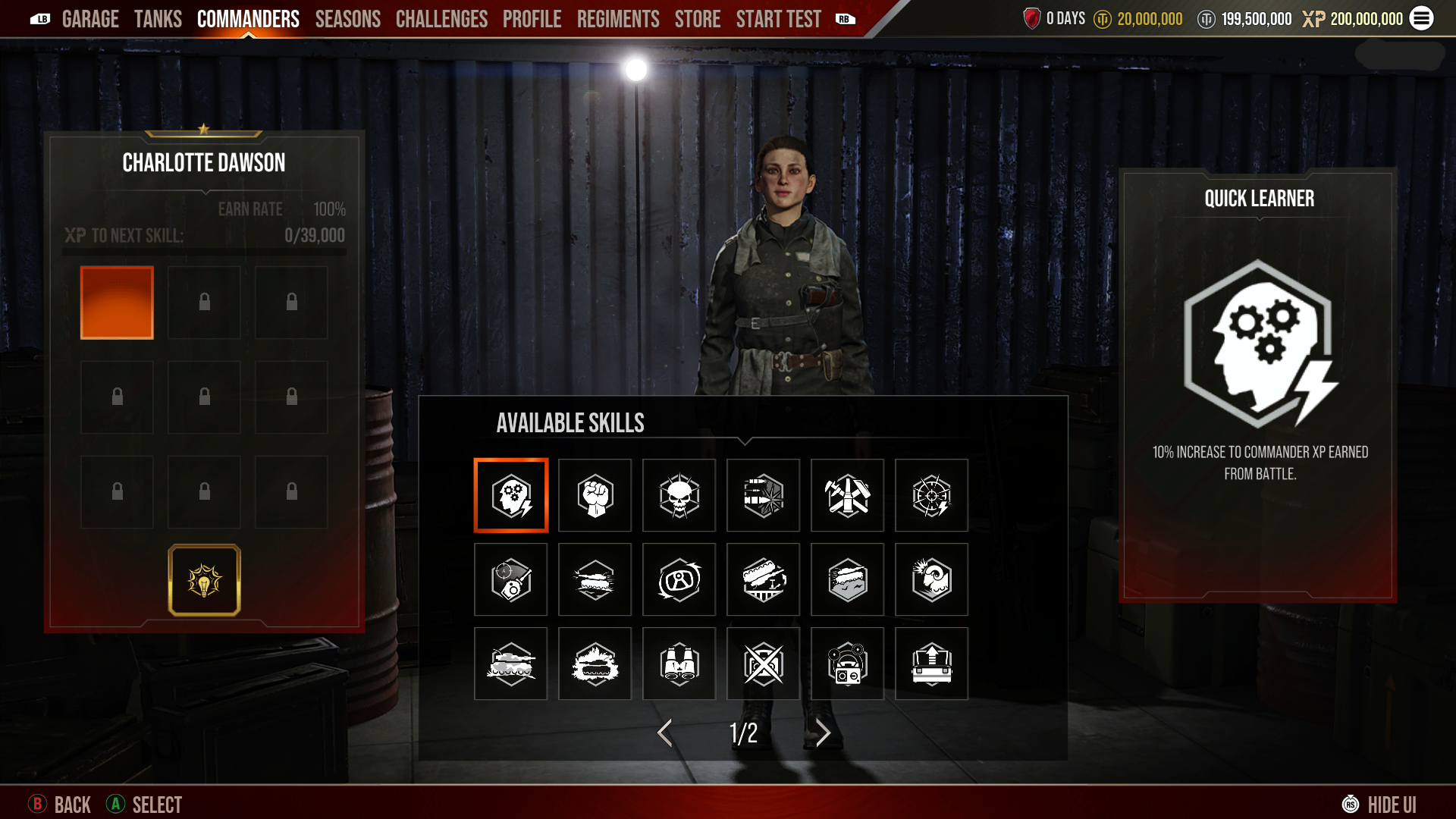Image resolution: width=1456 pixels, height=819 pixels.
Task: Select the crossed hammers repair skill icon
Action: pos(847,495)
